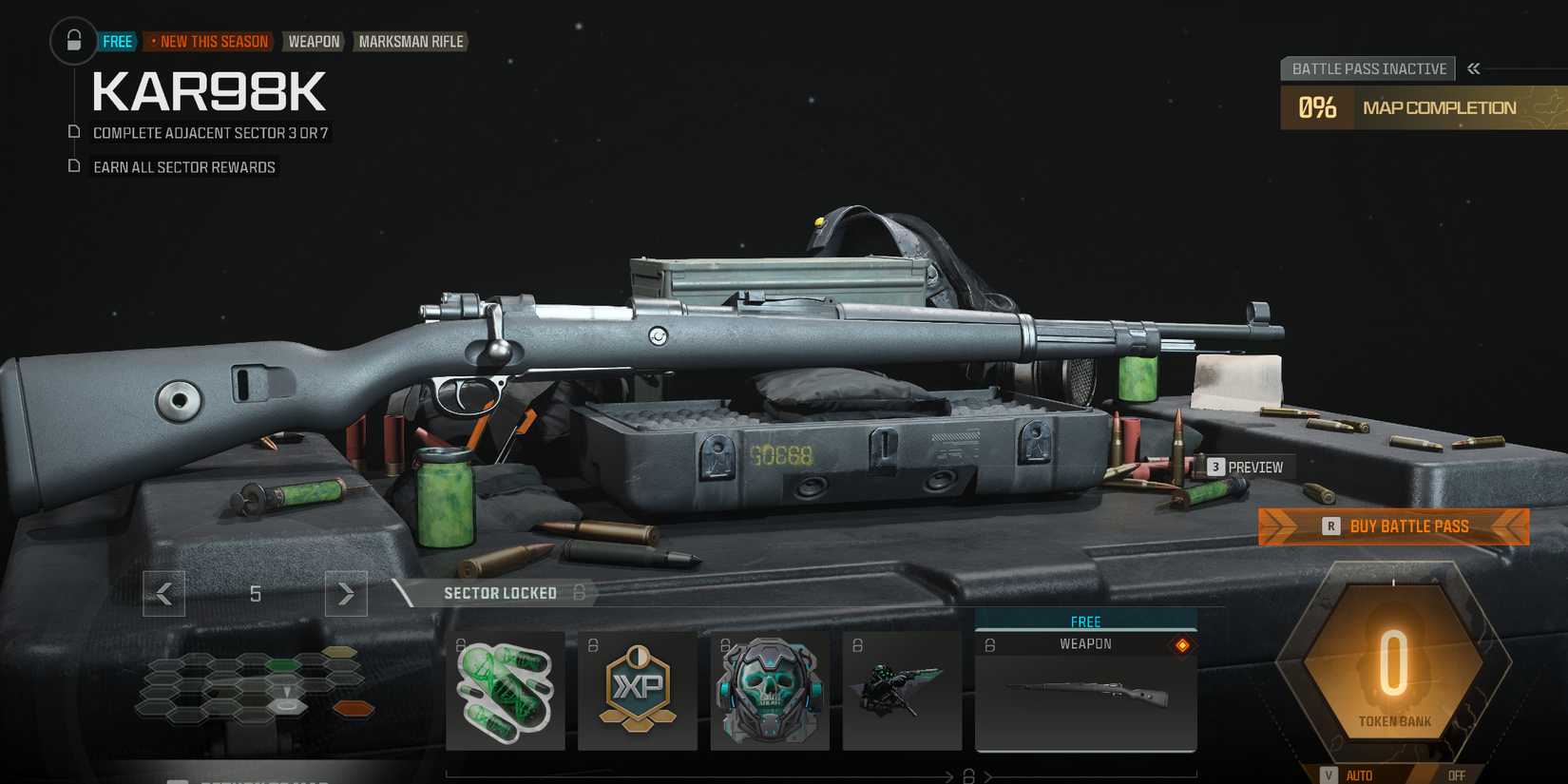Select the green highlighted hex on the sector map

tap(282, 665)
